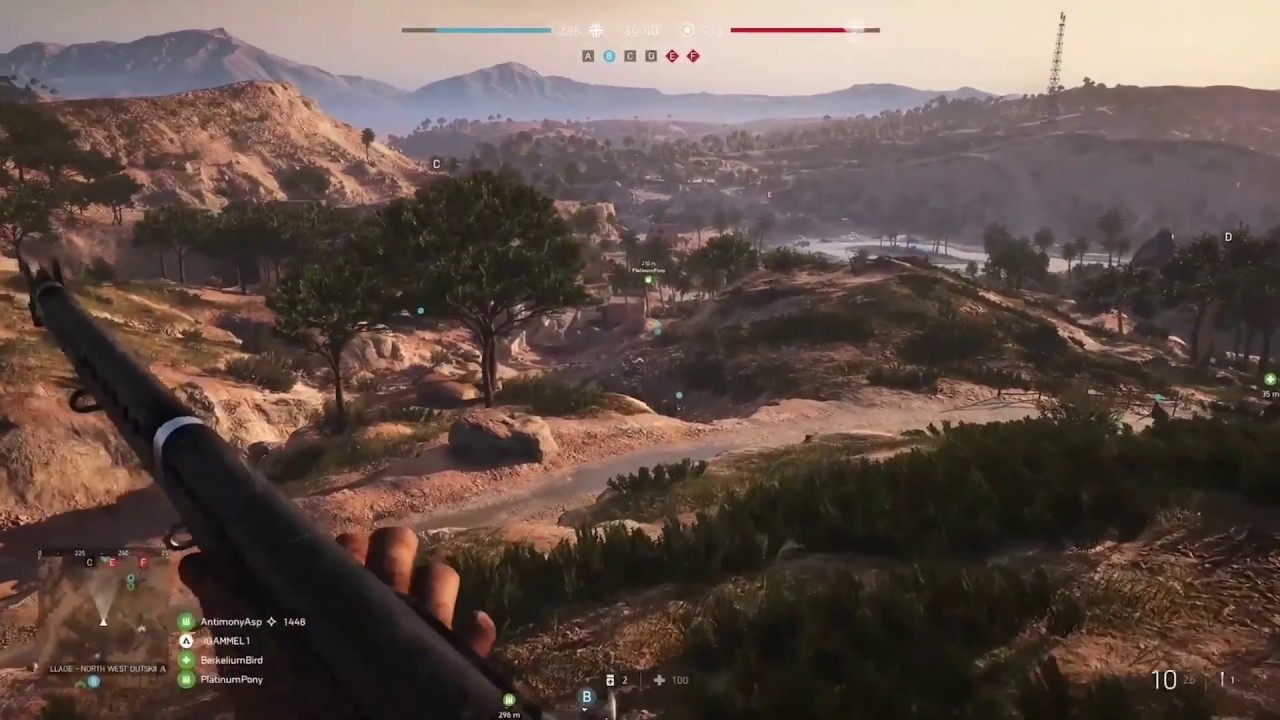This screenshot has height=720, width=1280.
Task: Click the grenade icon near the ammo counter
Action: point(1222,680)
